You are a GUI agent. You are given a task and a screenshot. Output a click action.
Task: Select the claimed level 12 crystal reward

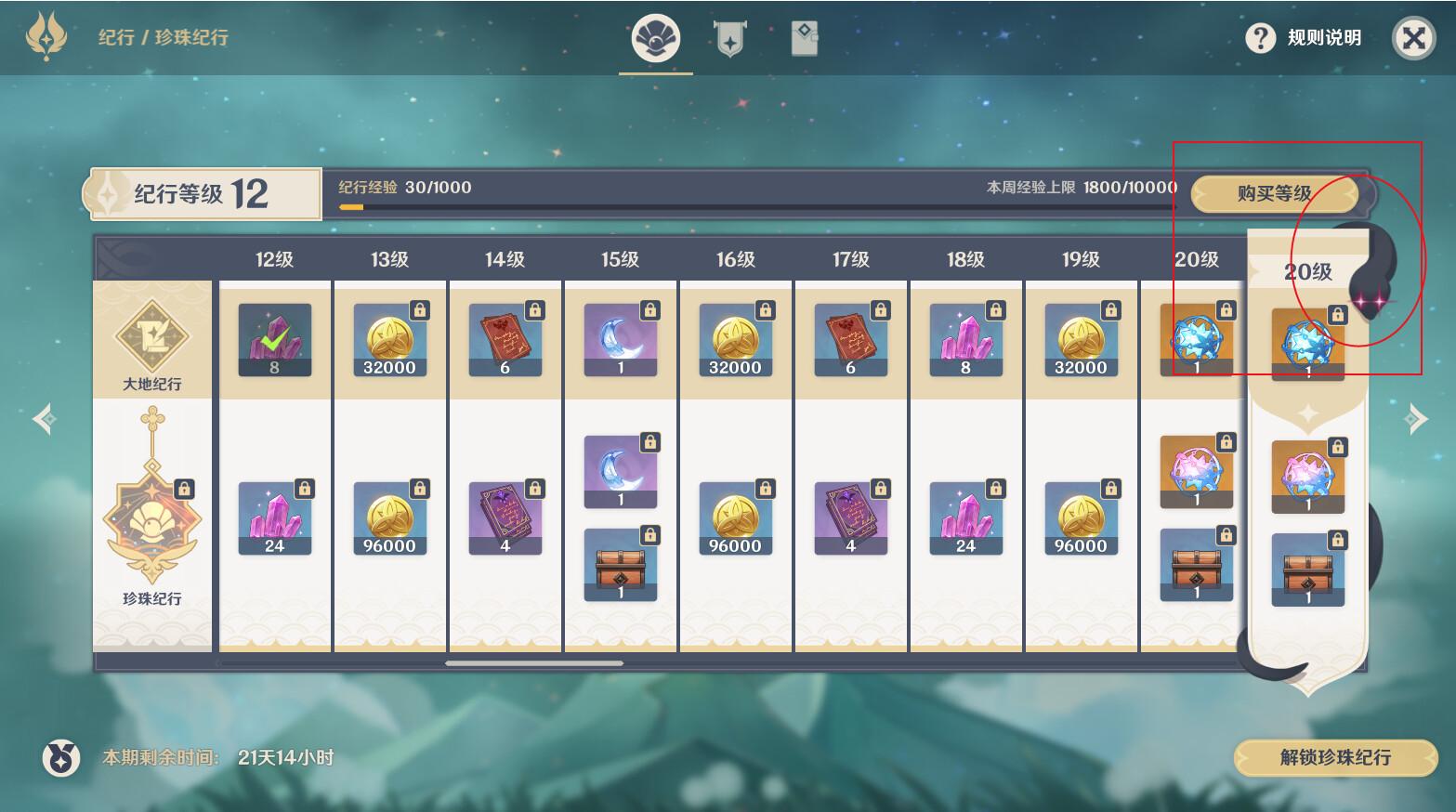pos(274,340)
